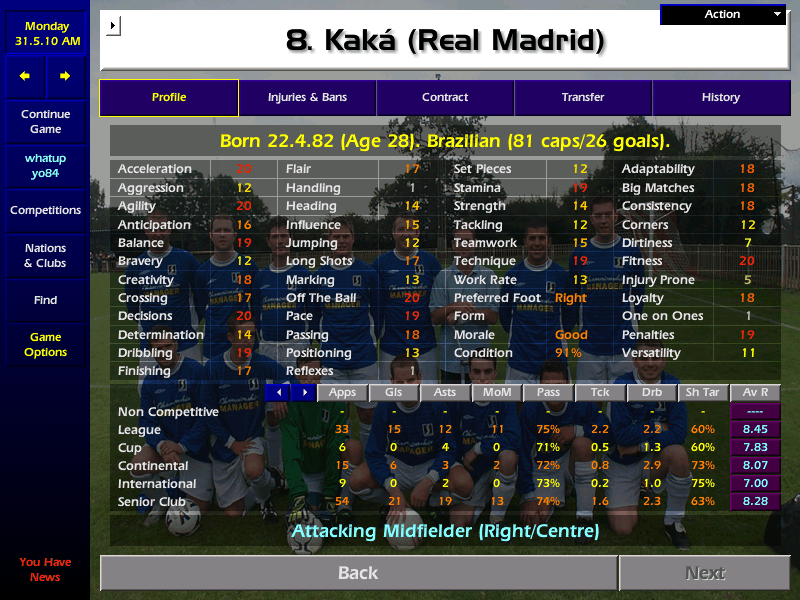The width and height of the screenshot is (800, 600).
Task: Choose Find in the sidebar
Action: (x=45, y=300)
